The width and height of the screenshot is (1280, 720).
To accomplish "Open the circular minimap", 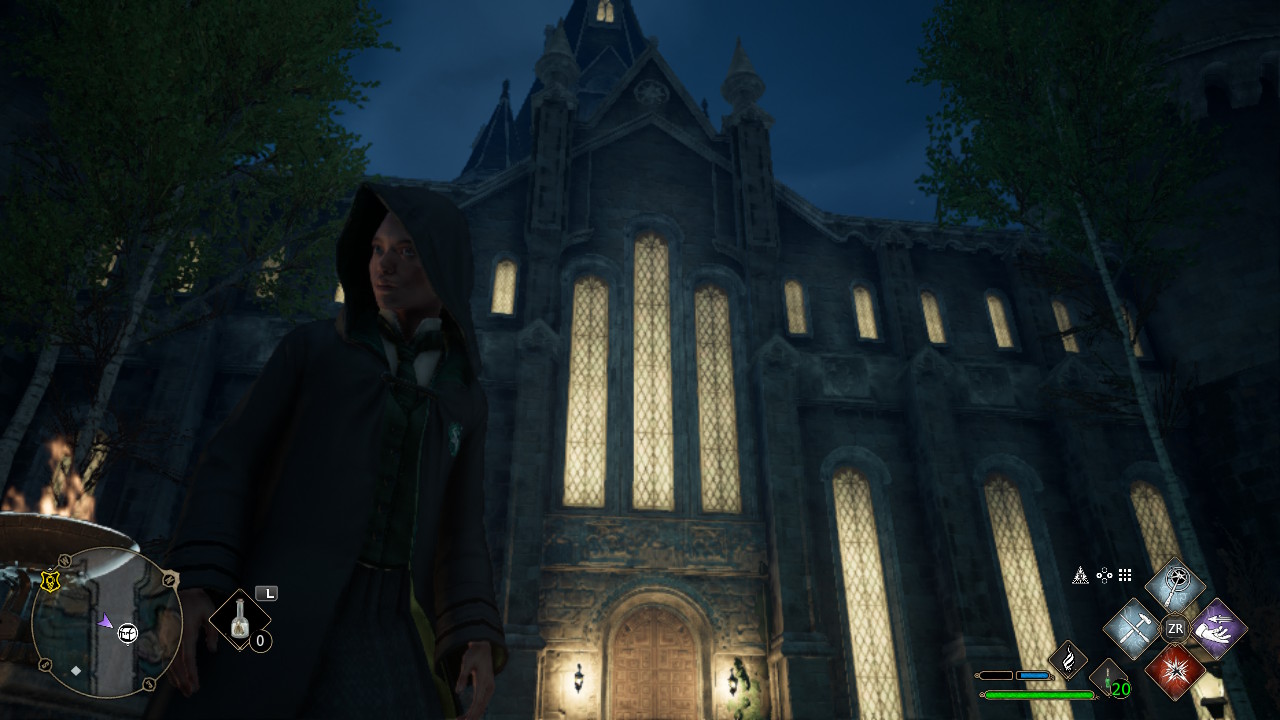I will tap(106, 622).
